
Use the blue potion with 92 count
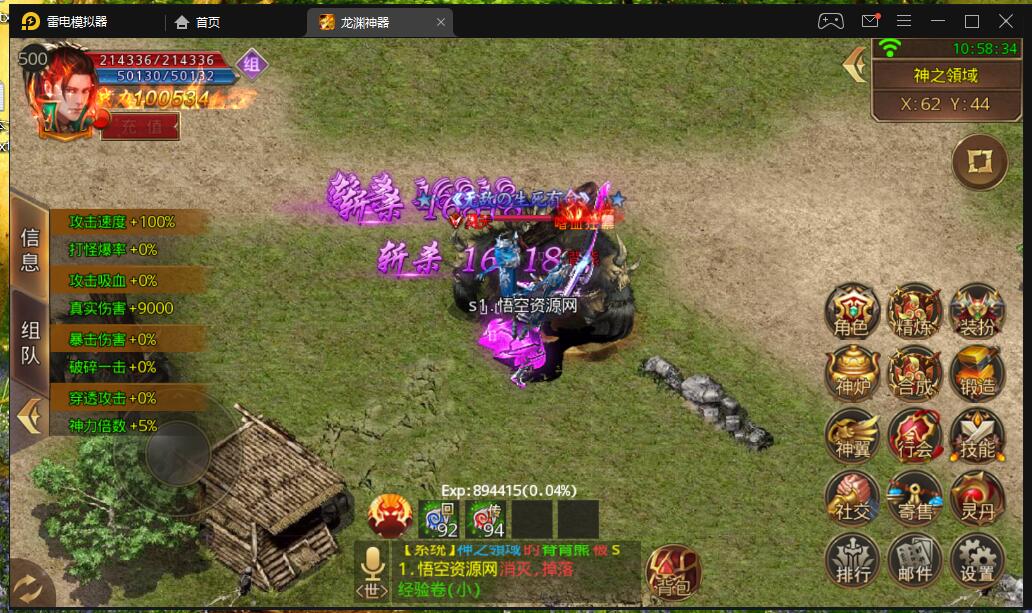tap(440, 520)
